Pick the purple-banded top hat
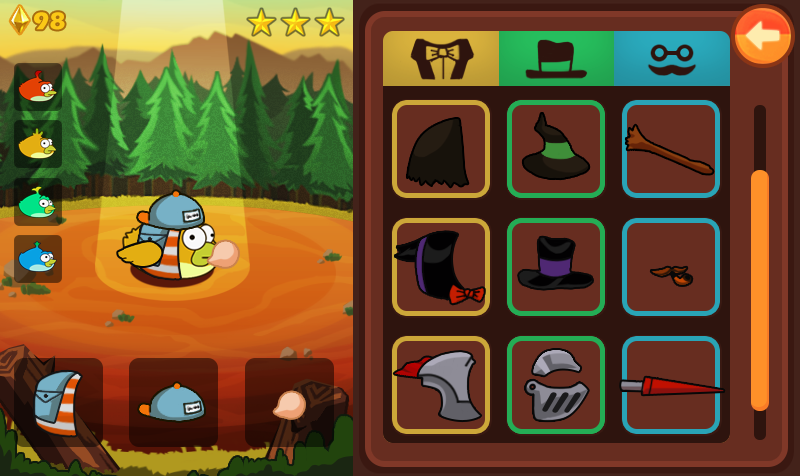The image size is (800, 476). tap(556, 267)
